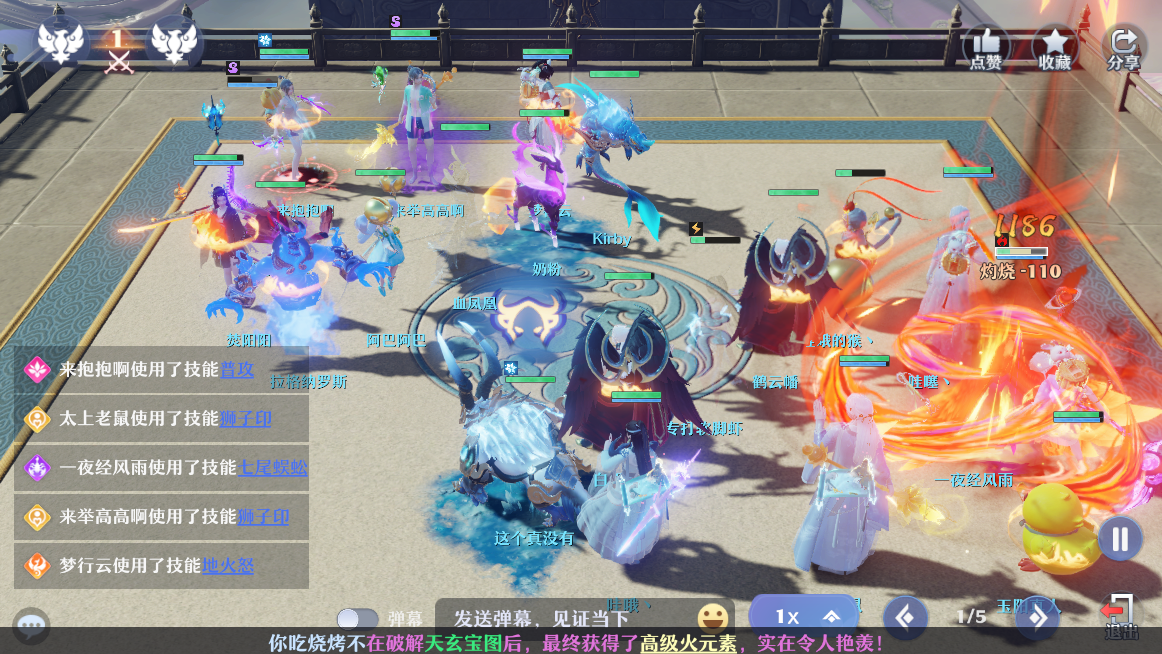Click 来举高高啊's 狮子印 skill link
1162x654 pixels.
click(263, 517)
